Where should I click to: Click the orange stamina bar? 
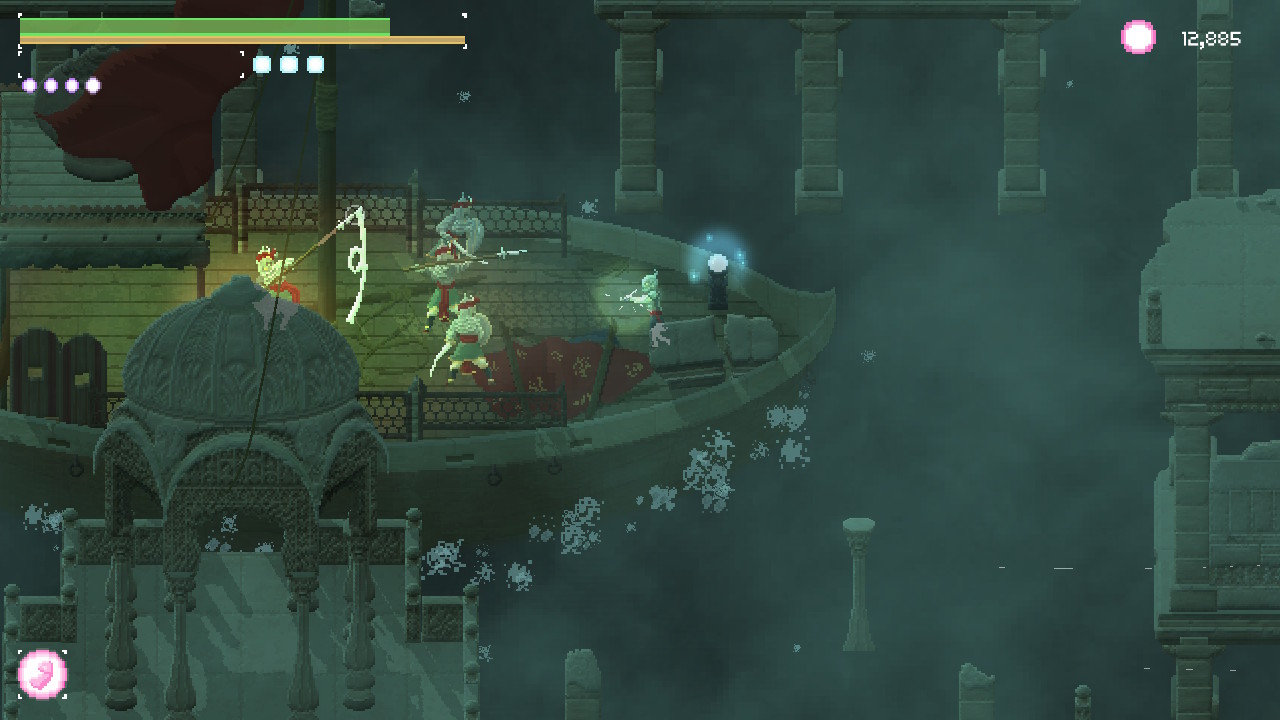240,40
